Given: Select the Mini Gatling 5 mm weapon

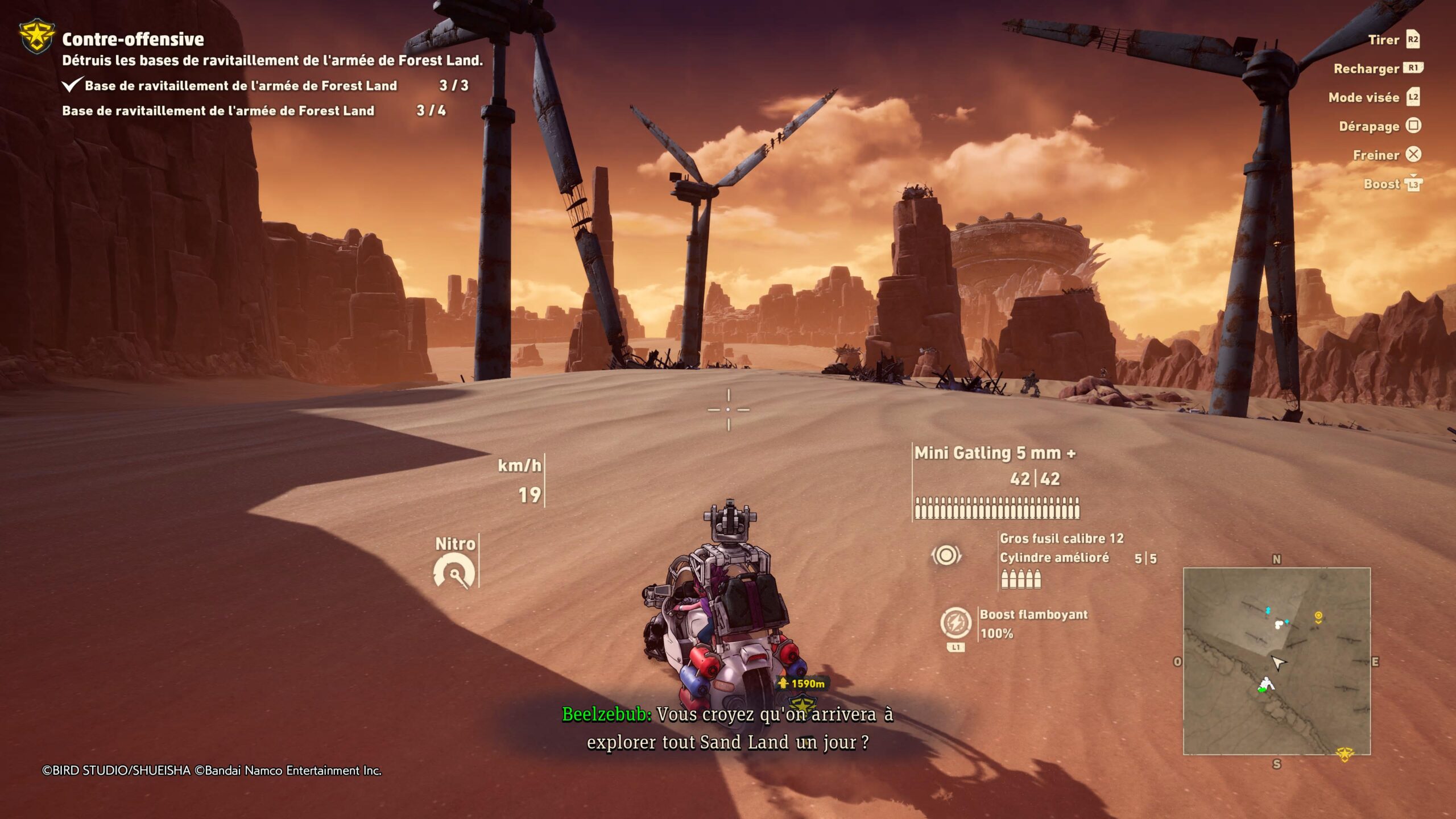Looking at the screenshot, I should pyautogui.click(x=994, y=453).
